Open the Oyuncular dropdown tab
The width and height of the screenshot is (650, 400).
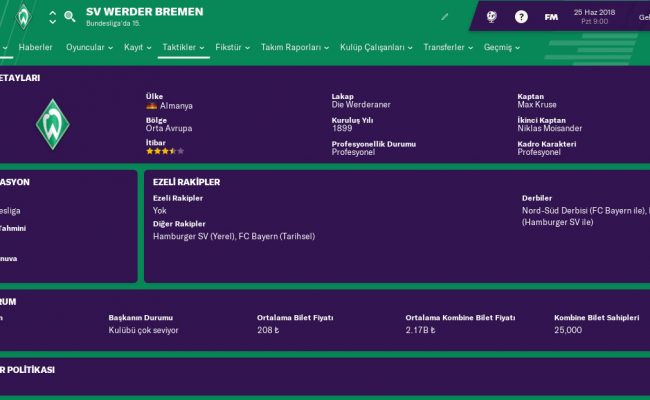(91, 48)
